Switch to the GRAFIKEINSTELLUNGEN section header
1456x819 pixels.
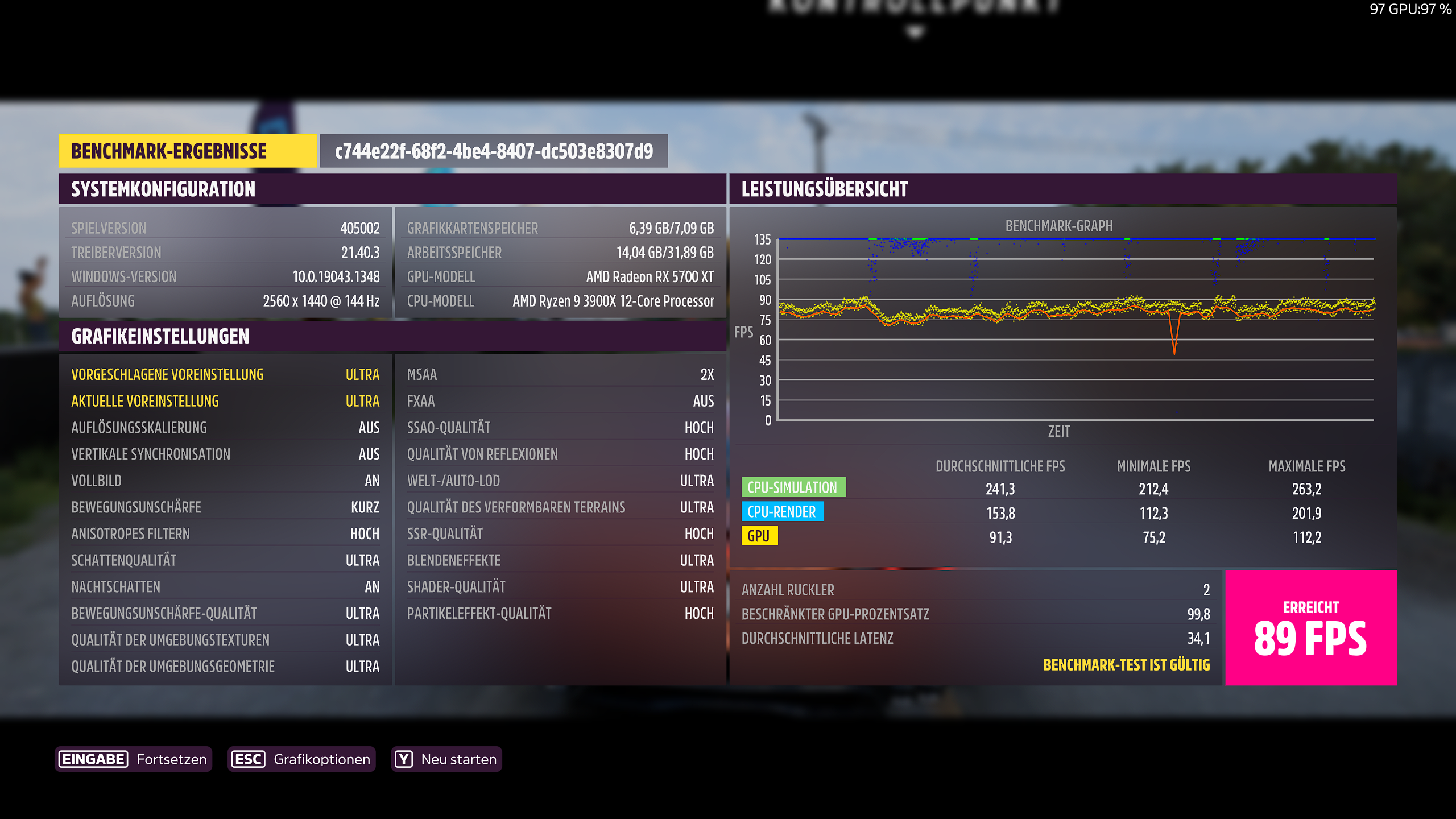tap(160, 336)
